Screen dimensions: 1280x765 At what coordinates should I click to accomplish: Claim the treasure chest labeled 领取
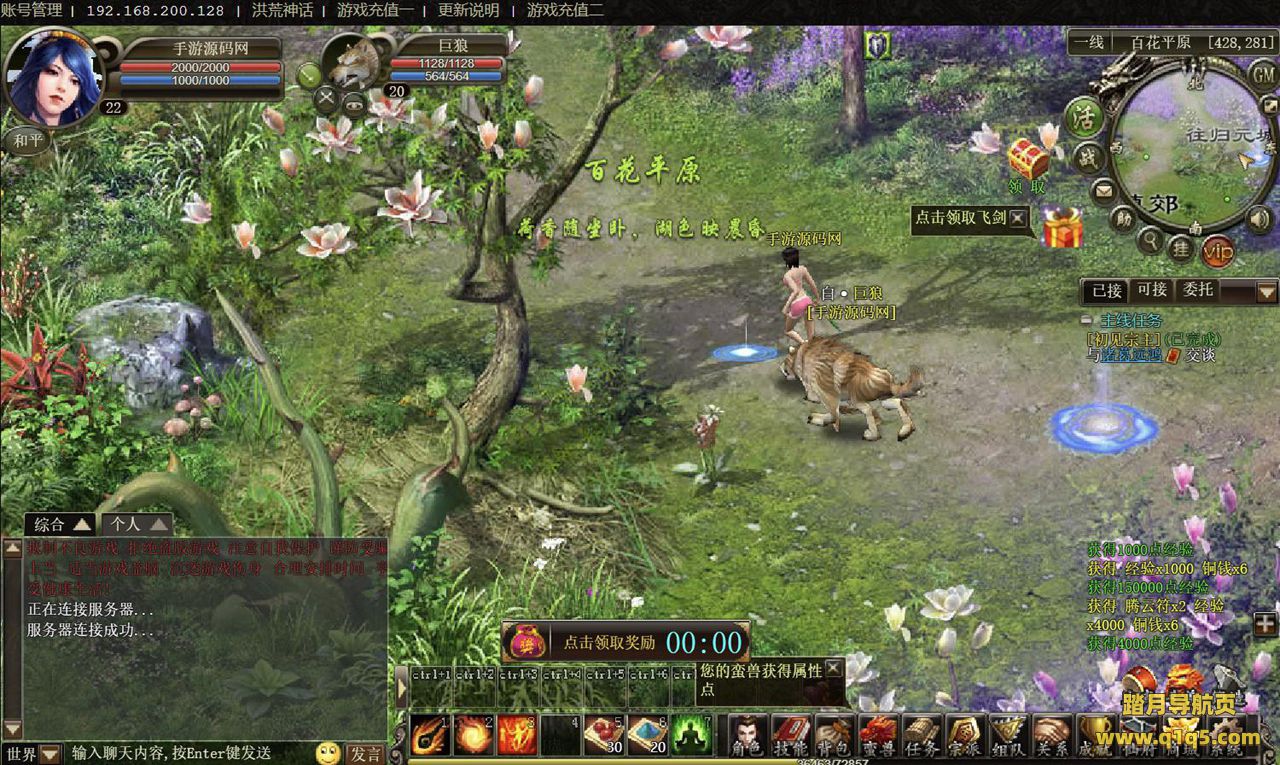pos(1027,160)
